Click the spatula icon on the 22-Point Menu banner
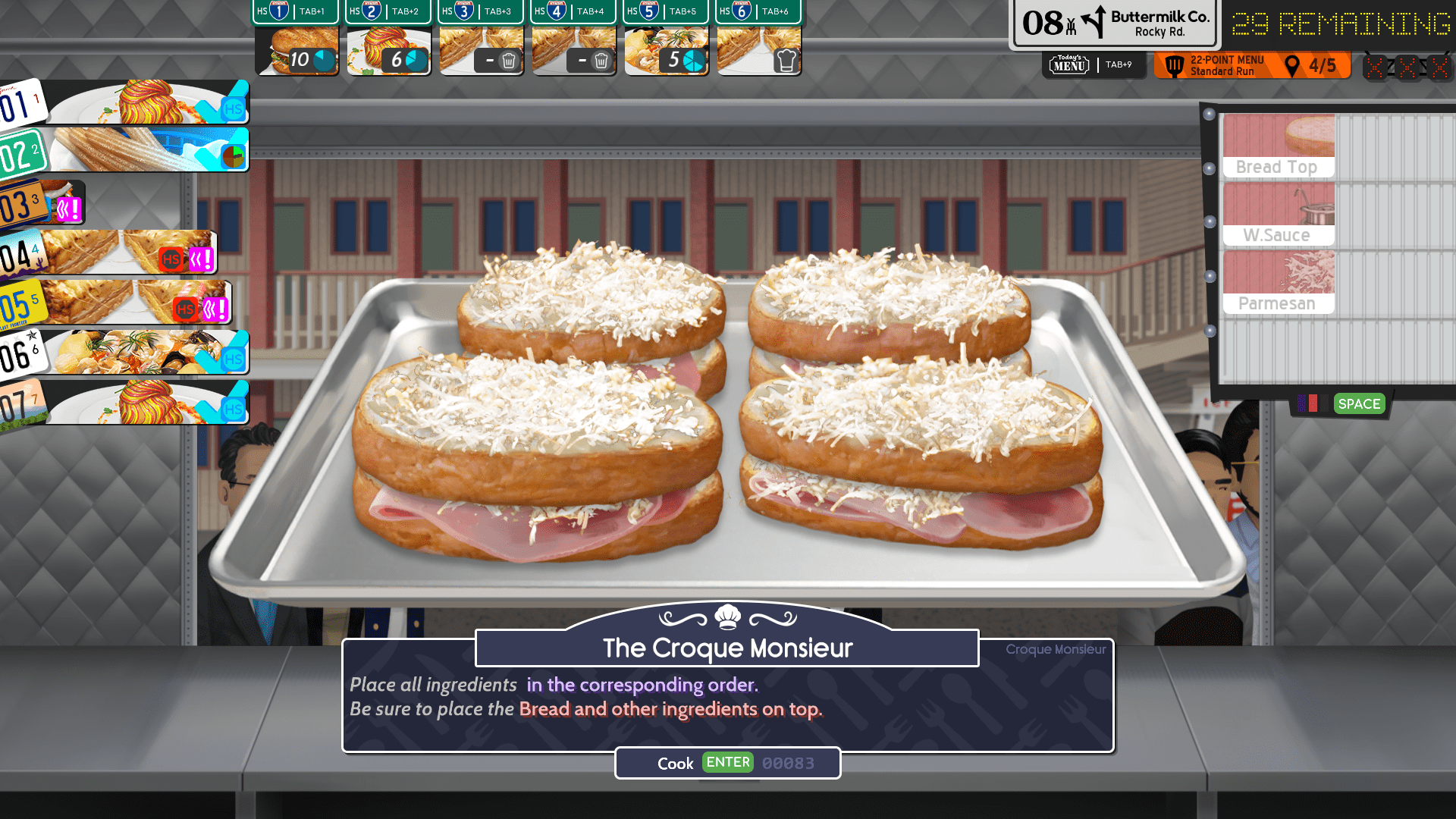Image resolution: width=1456 pixels, height=819 pixels. click(1174, 66)
